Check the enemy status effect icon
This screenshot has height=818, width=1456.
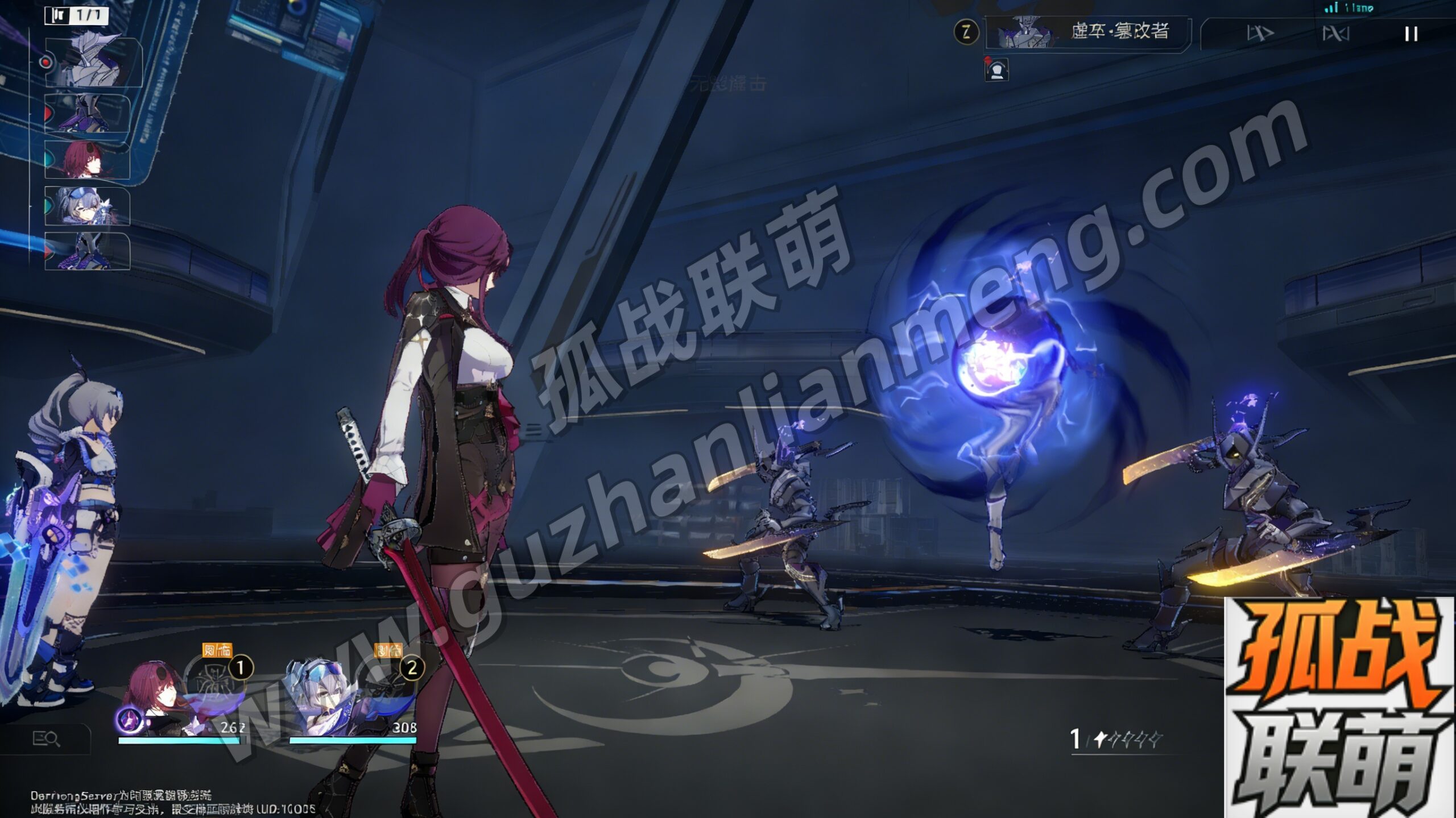[996, 70]
